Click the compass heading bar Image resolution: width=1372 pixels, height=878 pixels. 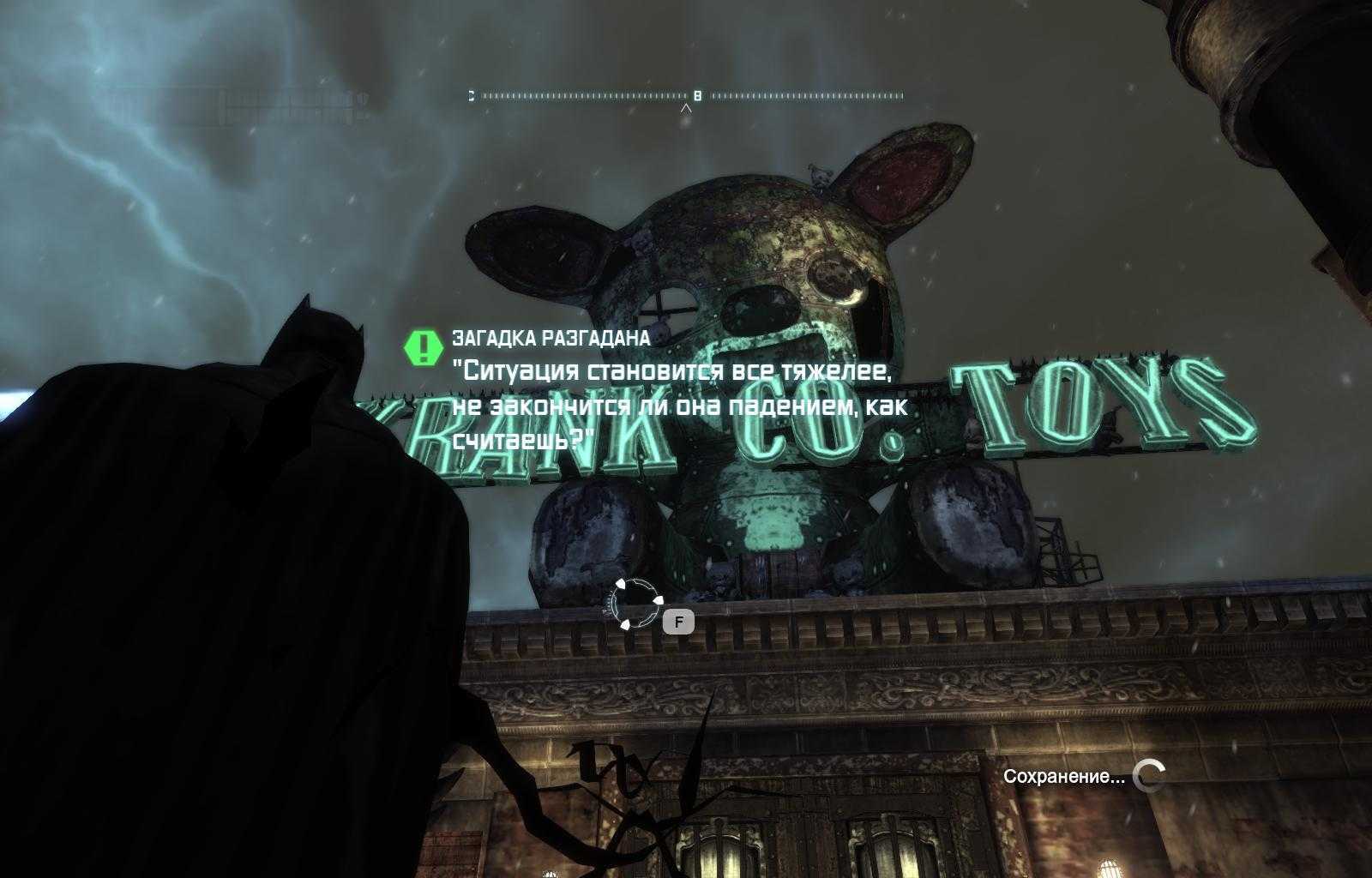coord(686,96)
